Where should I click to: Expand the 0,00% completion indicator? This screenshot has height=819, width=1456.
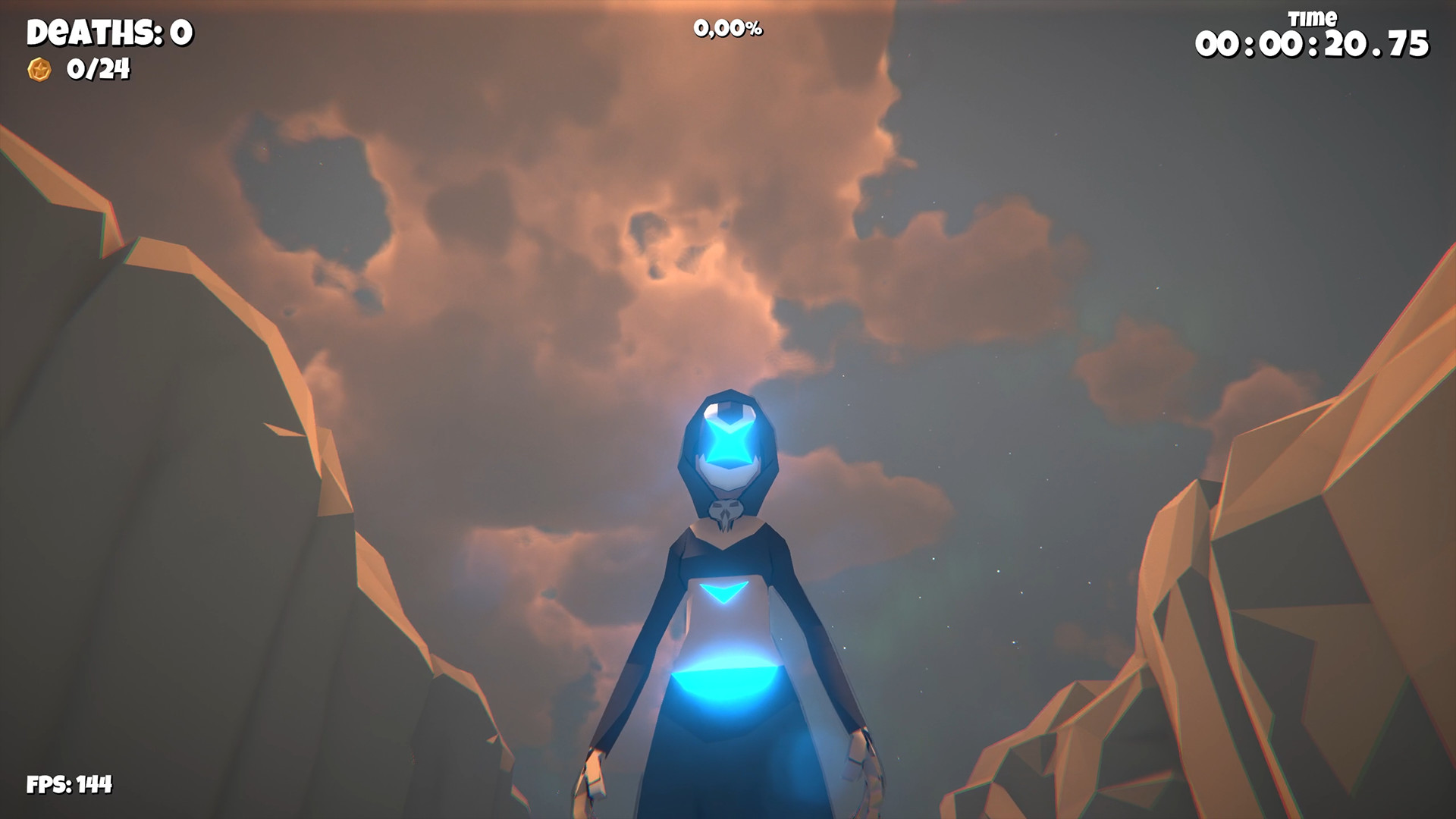click(x=727, y=28)
